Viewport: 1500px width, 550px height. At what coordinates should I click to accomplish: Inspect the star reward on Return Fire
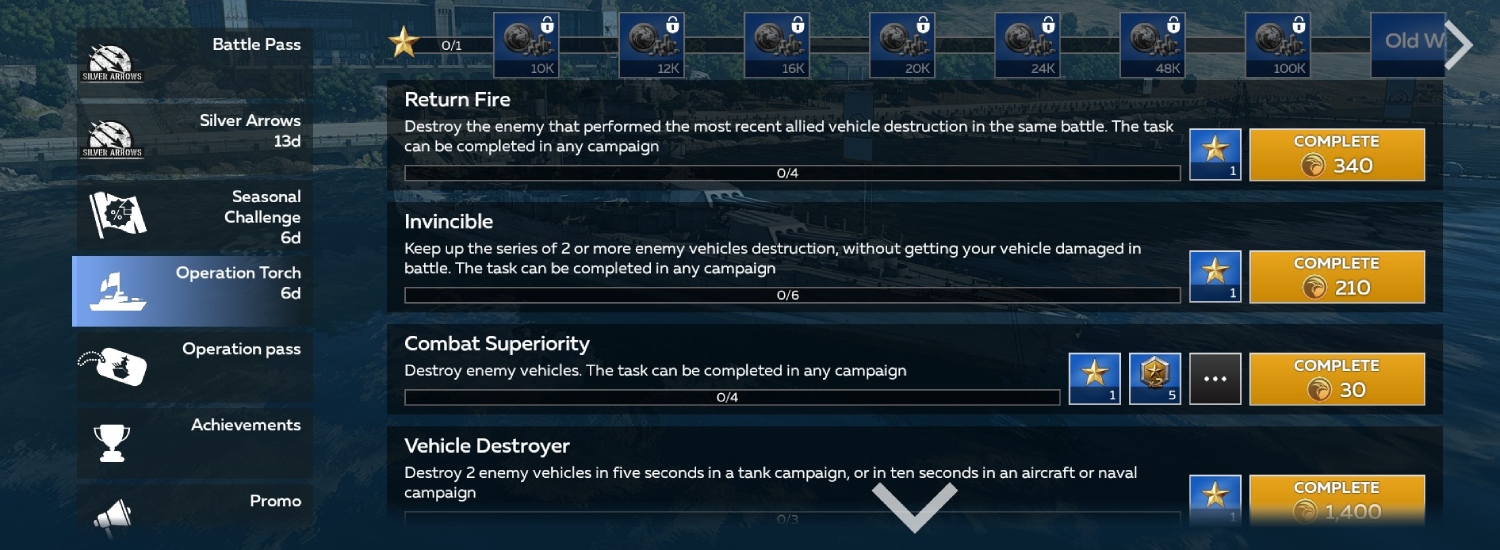[x=1215, y=155]
